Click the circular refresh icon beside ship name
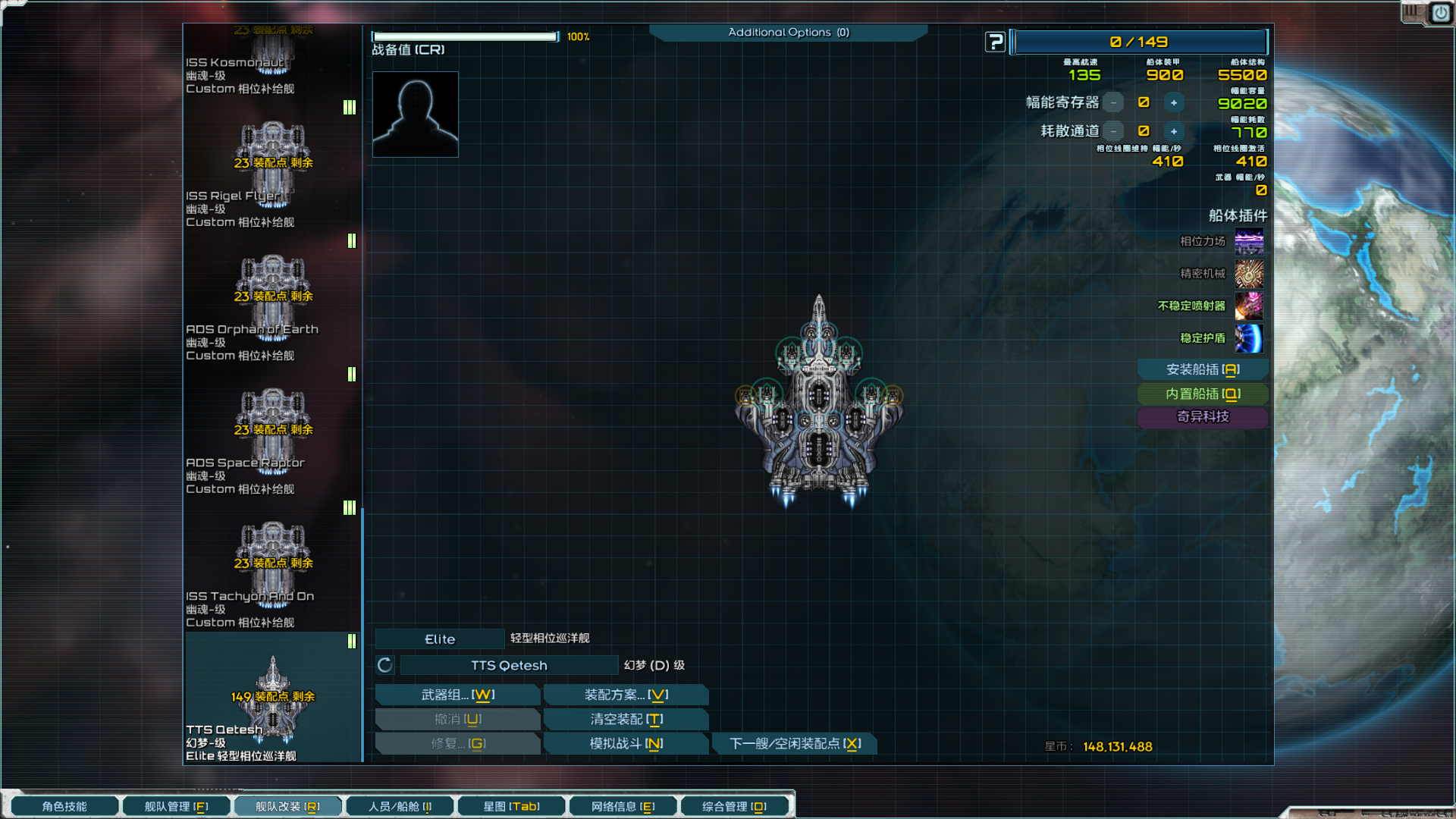1456x819 pixels. [384, 665]
